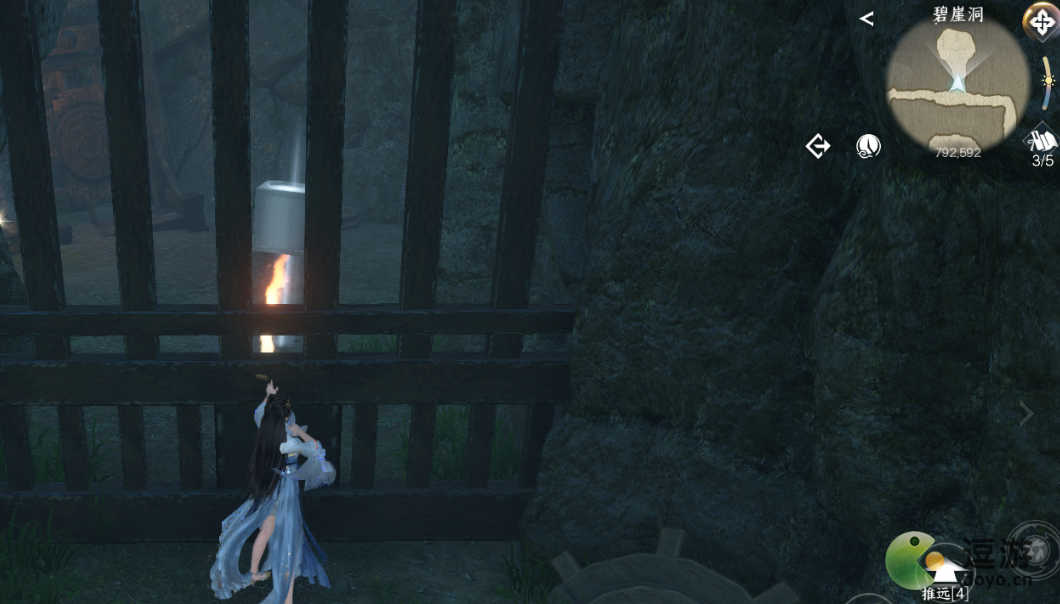This screenshot has height=604, width=1060.
Task: Collapse the minimap with the left arrow
Action: (866, 19)
